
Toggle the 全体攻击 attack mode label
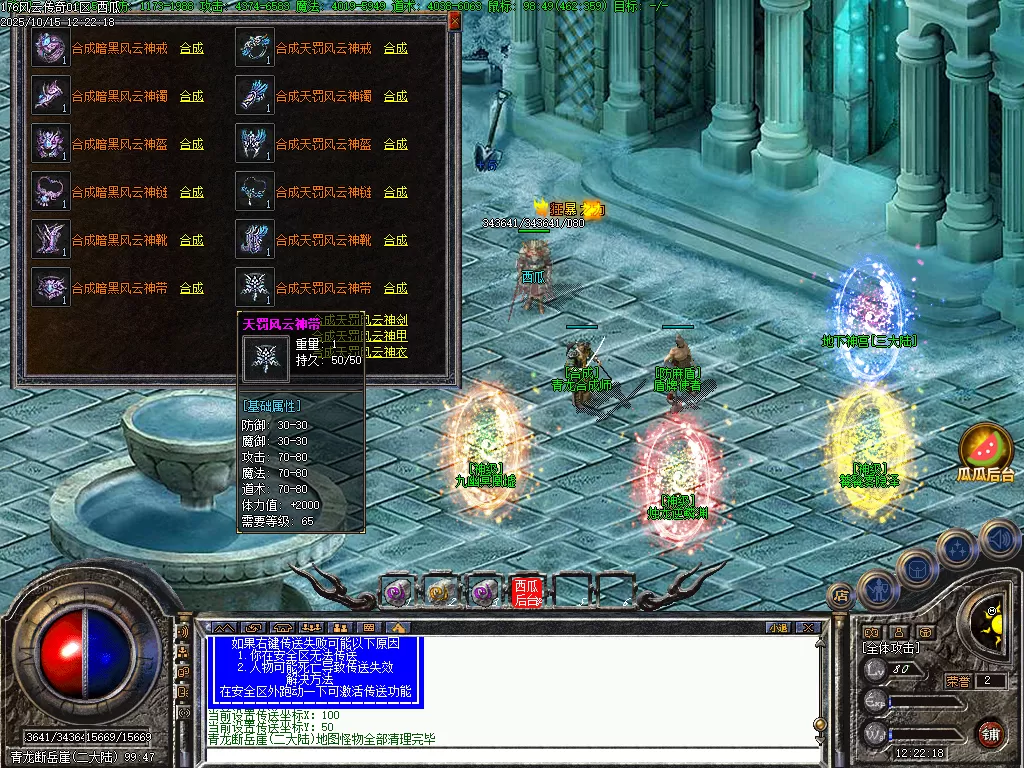892,648
